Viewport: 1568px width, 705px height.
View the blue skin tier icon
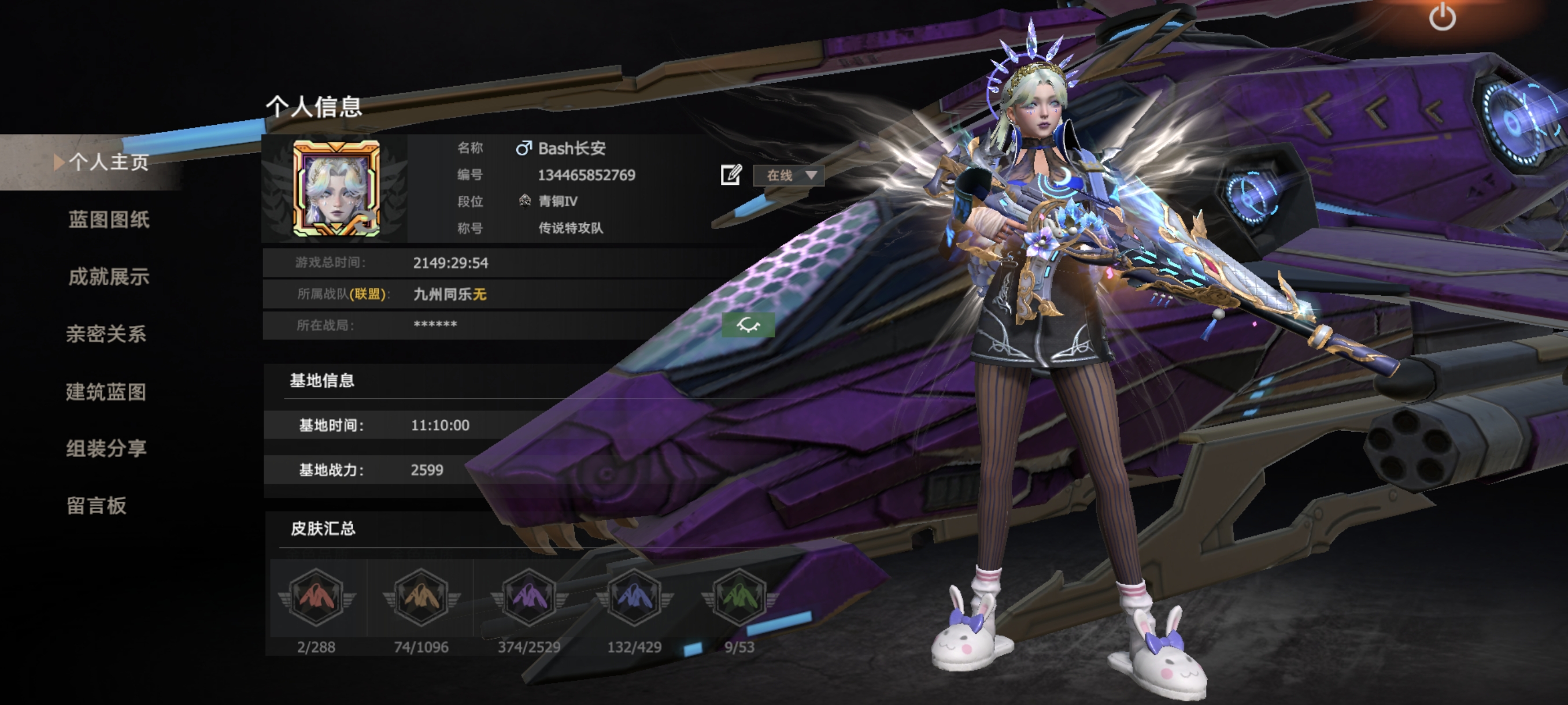[634, 598]
